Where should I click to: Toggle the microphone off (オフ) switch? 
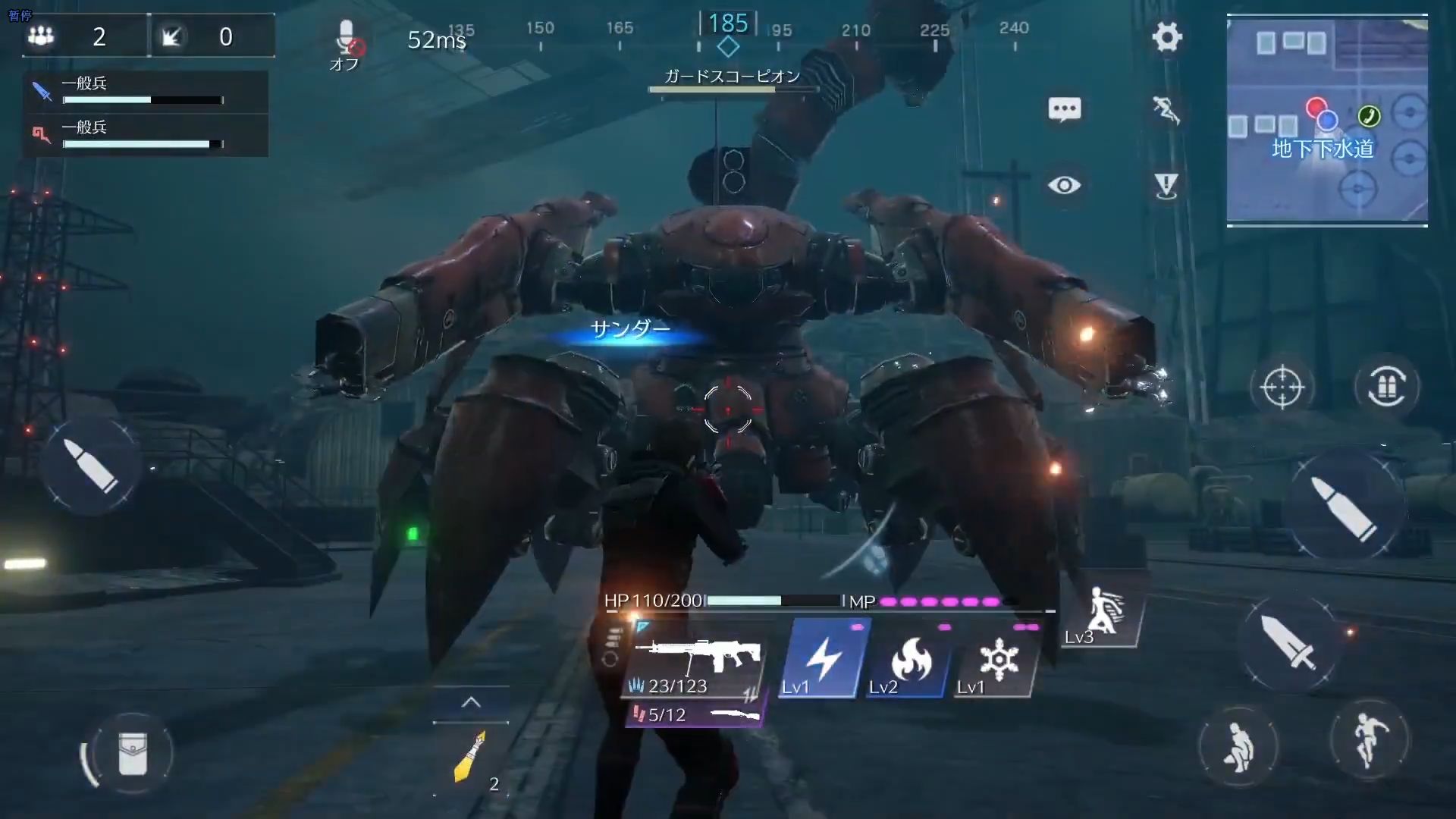pyautogui.click(x=347, y=39)
